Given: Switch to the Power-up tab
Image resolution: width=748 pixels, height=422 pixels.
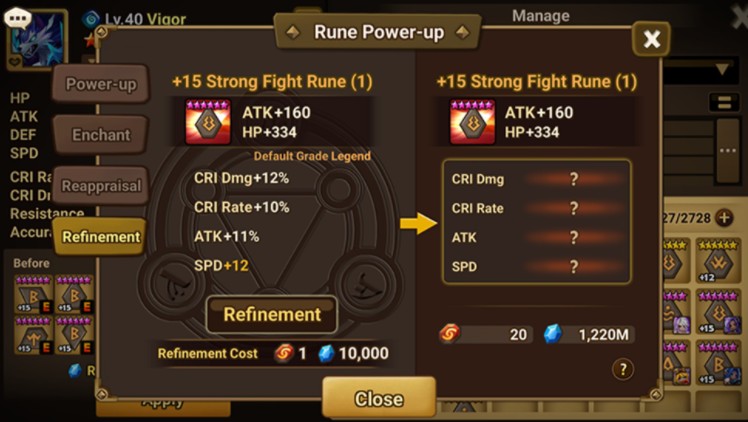Looking at the screenshot, I should 100,85.
